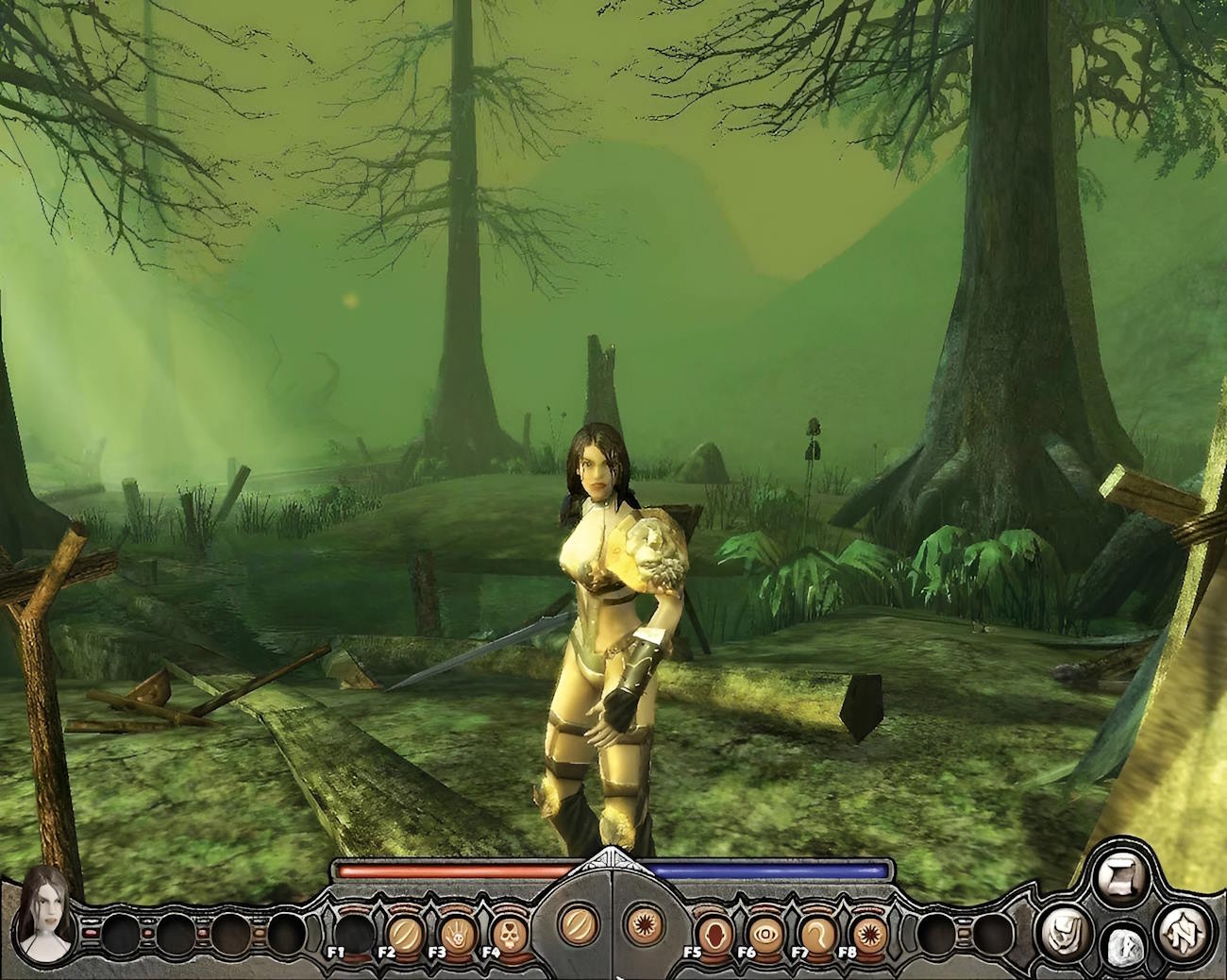Trigger the F8 spiked burst spell
The height and width of the screenshot is (980, 1227).
click(868, 933)
